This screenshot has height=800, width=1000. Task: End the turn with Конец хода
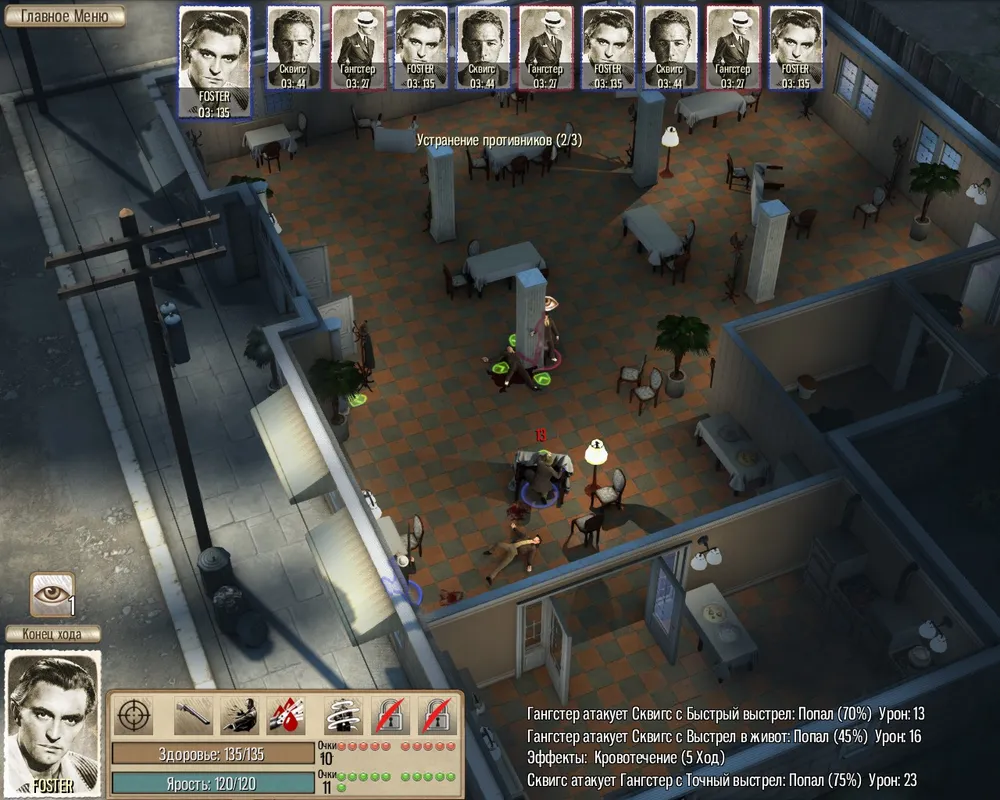tap(53, 633)
